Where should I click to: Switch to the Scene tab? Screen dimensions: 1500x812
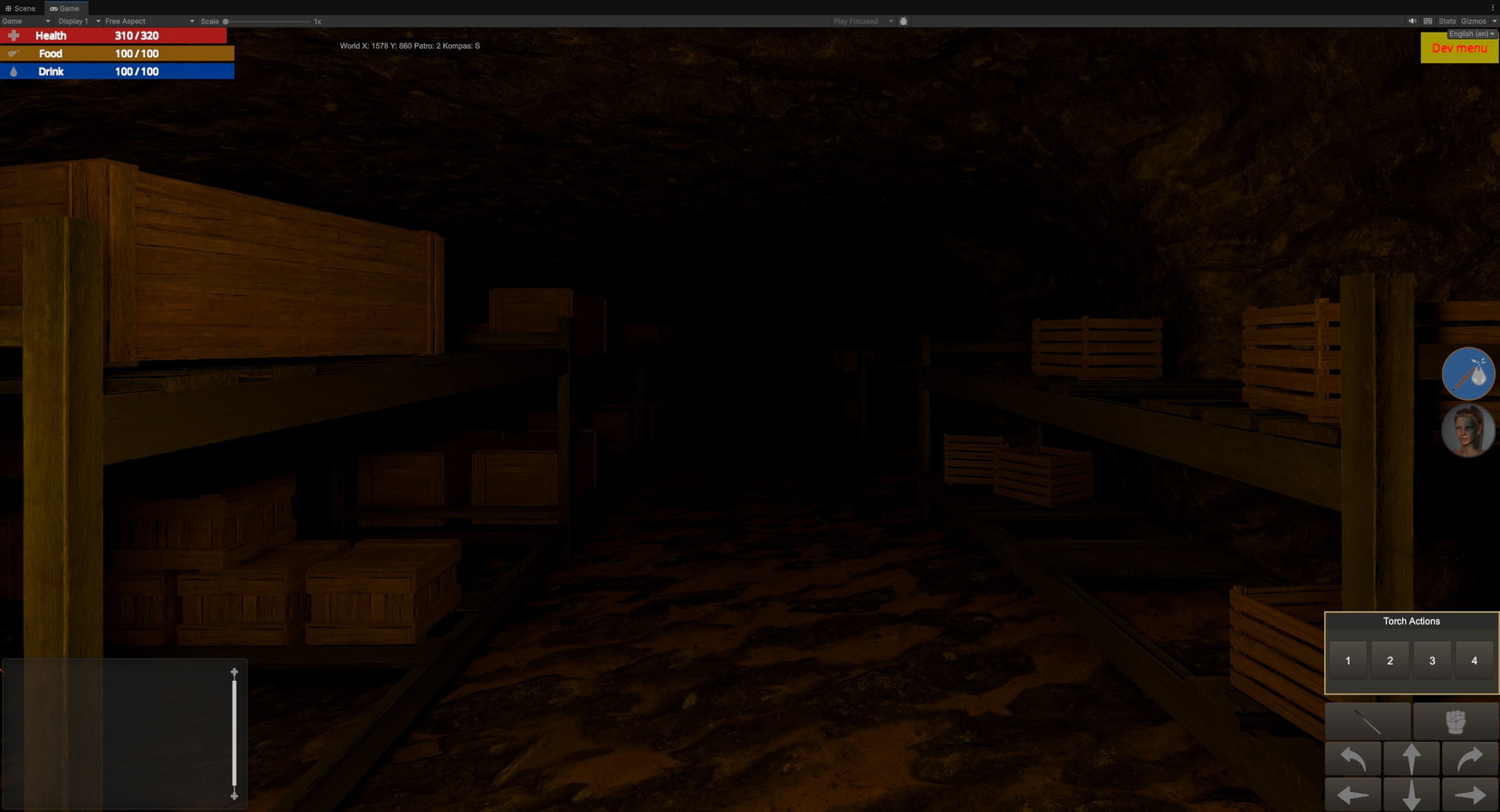tap(20, 8)
